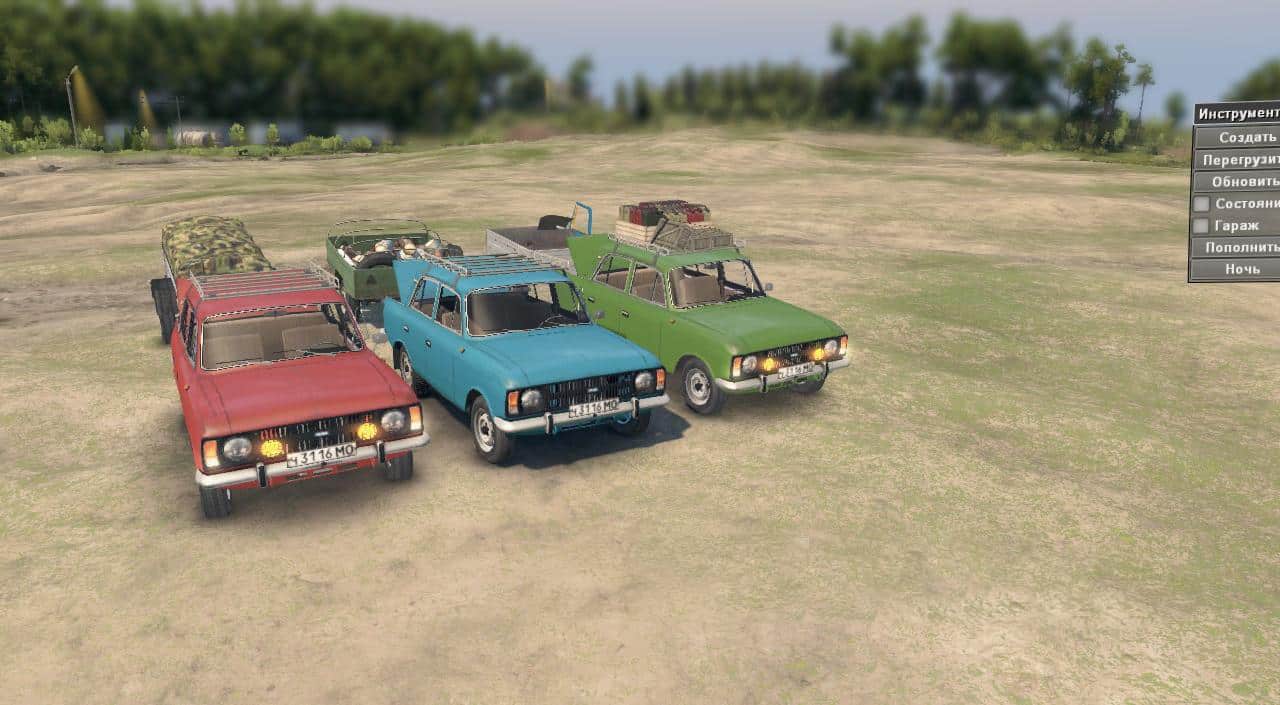Activate the Обновить button

click(1242, 182)
